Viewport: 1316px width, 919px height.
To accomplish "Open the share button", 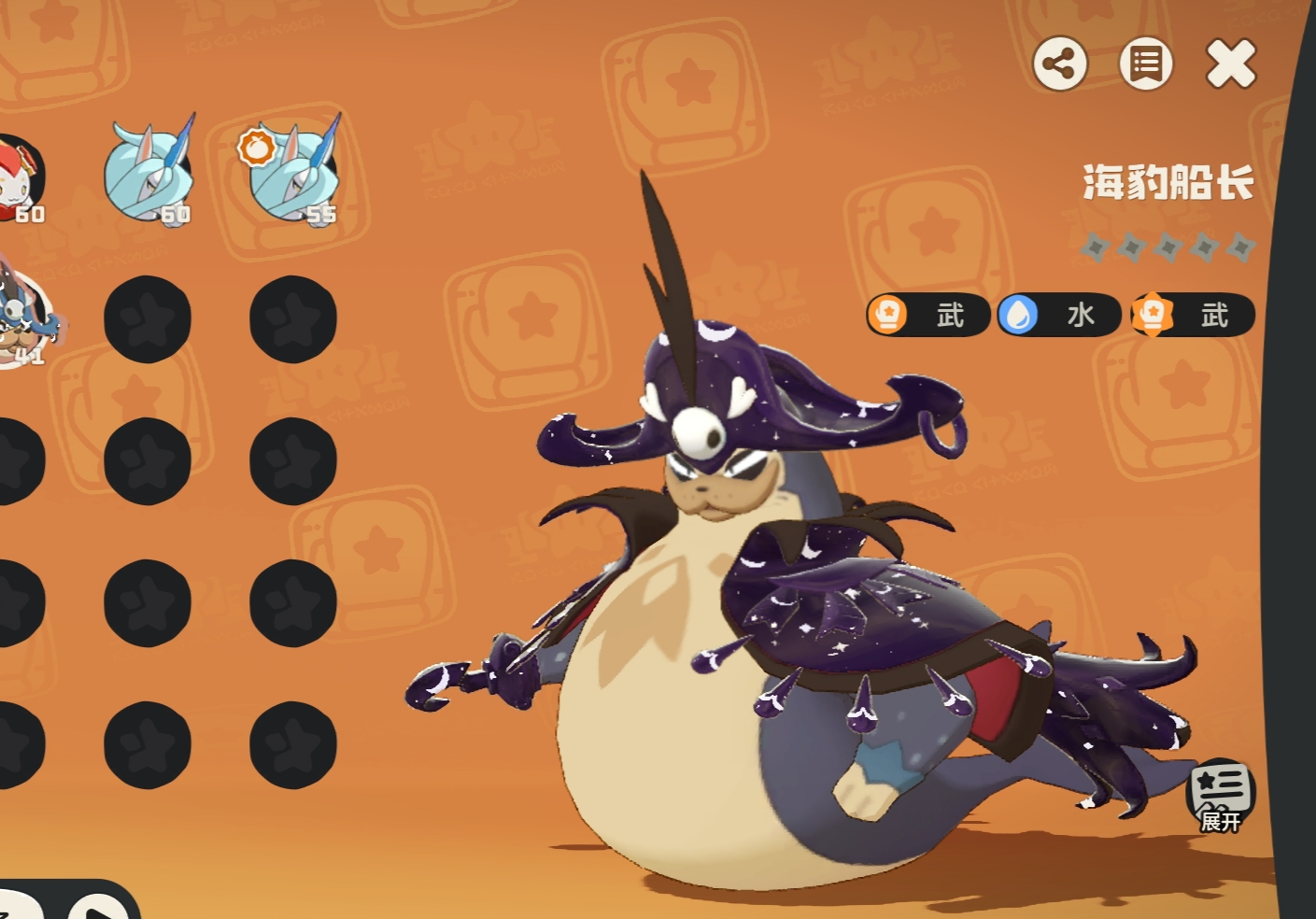I will pyautogui.click(x=1059, y=64).
